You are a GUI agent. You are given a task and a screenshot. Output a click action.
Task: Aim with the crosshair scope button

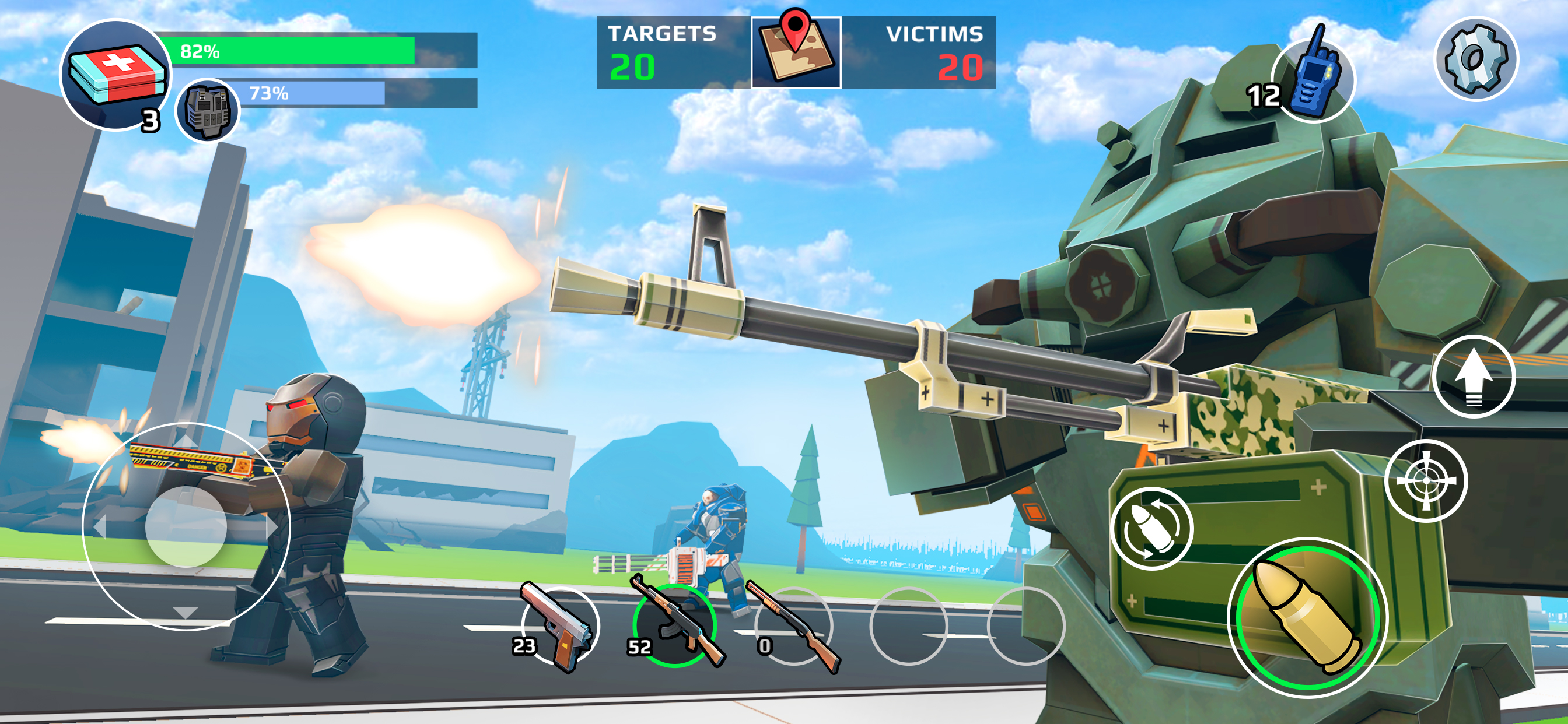[1426, 481]
